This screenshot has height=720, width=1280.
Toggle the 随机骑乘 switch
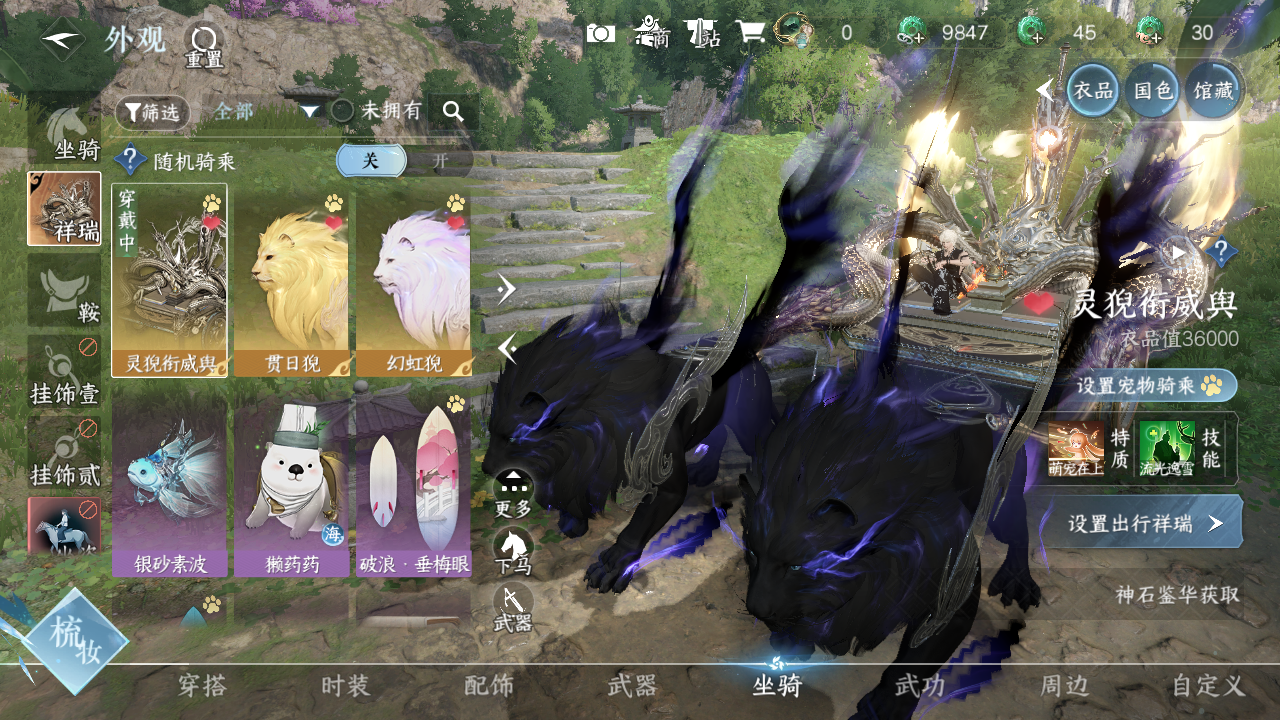point(405,160)
